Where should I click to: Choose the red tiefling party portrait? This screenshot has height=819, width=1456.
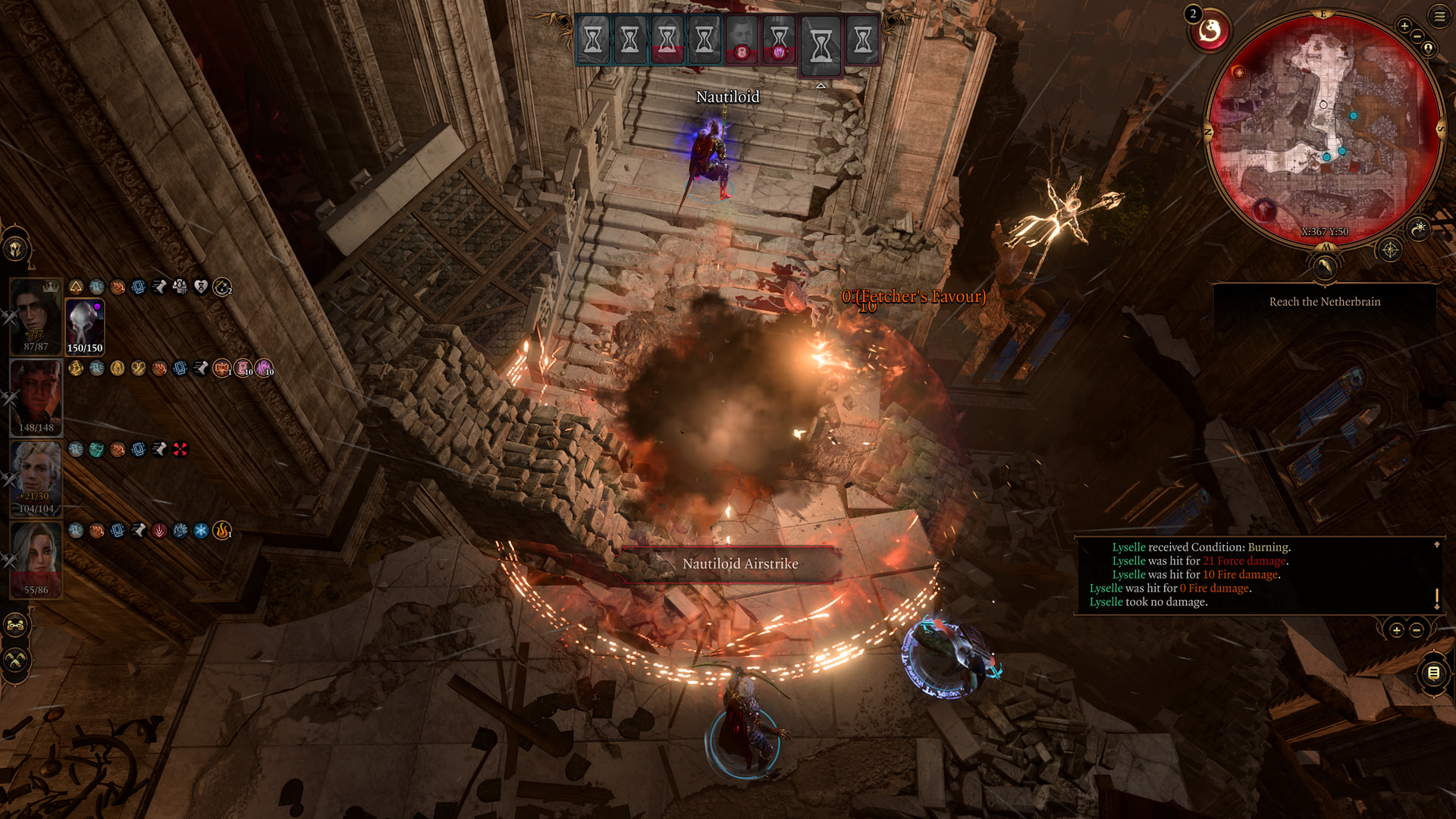(36, 397)
